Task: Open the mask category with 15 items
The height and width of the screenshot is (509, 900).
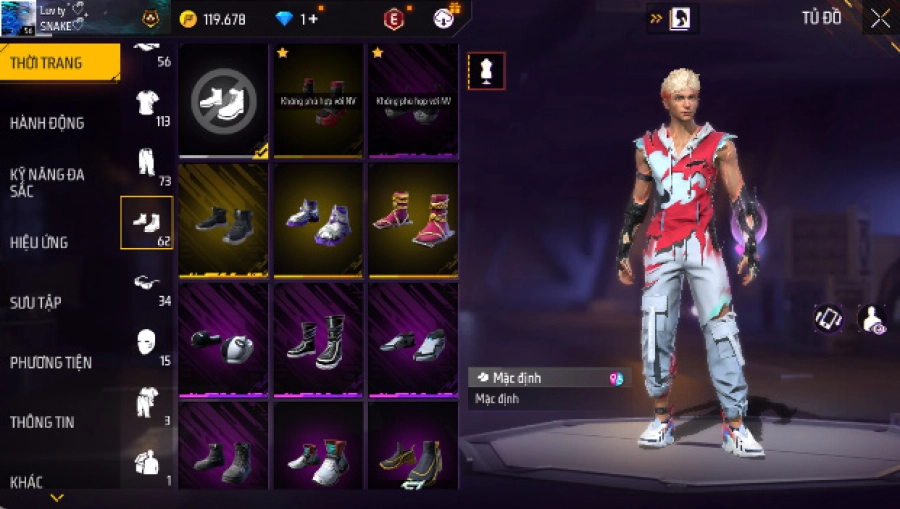Action: (x=147, y=344)
